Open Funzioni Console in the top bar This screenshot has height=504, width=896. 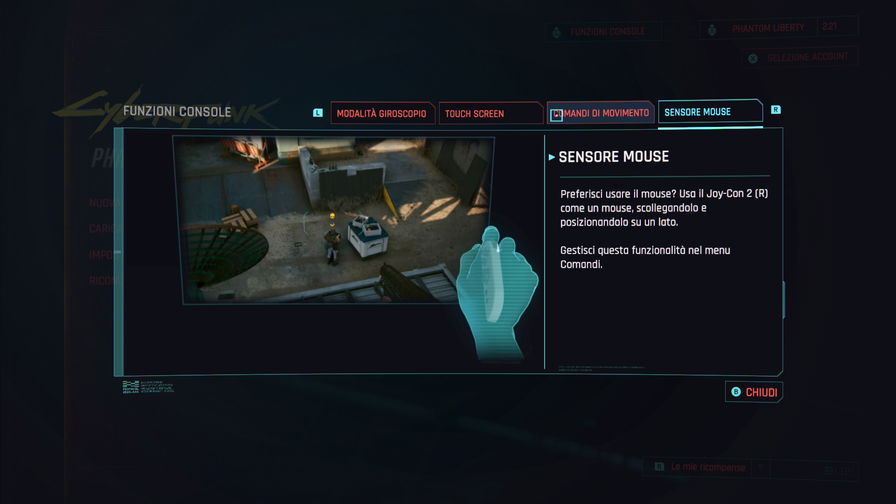tap(607, 32)
